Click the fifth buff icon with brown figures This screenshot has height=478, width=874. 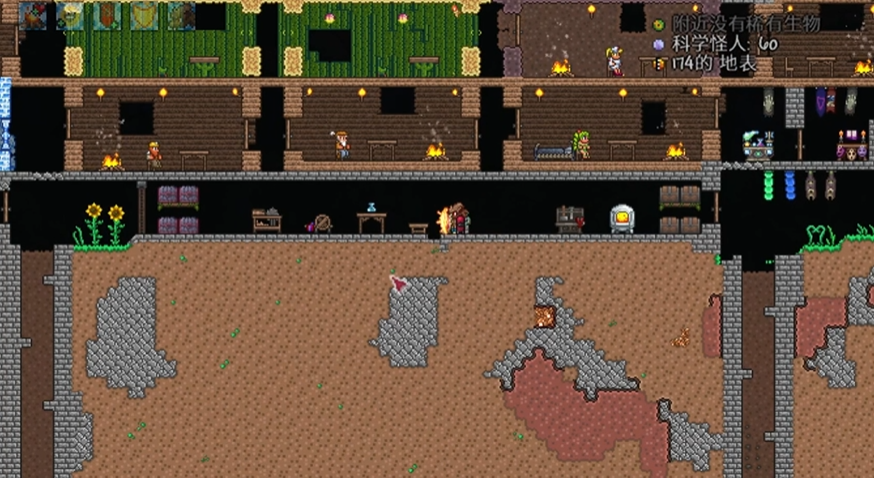[x=181, y=15]
